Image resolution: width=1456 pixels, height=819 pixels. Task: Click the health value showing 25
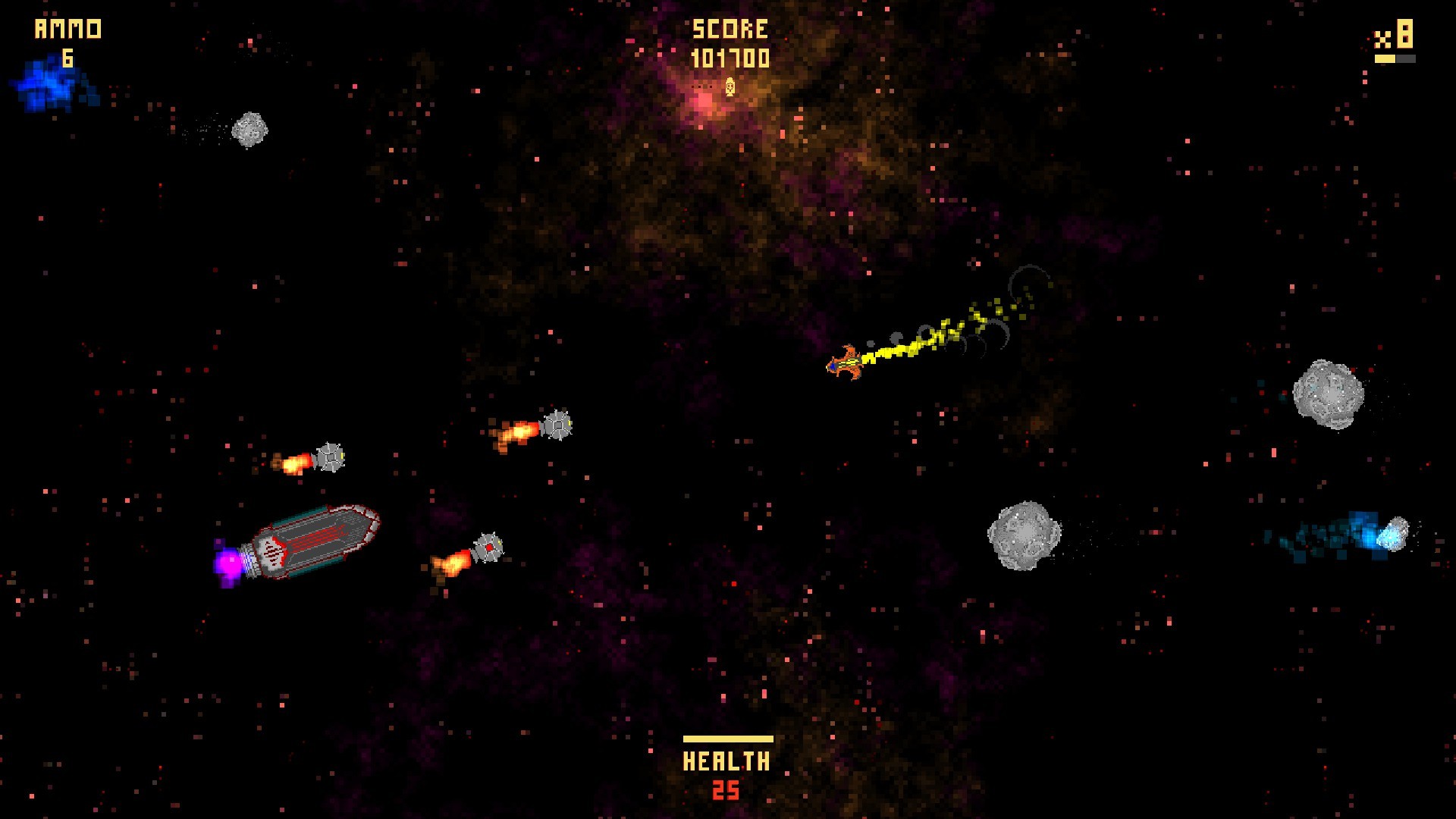coord(727,789)
